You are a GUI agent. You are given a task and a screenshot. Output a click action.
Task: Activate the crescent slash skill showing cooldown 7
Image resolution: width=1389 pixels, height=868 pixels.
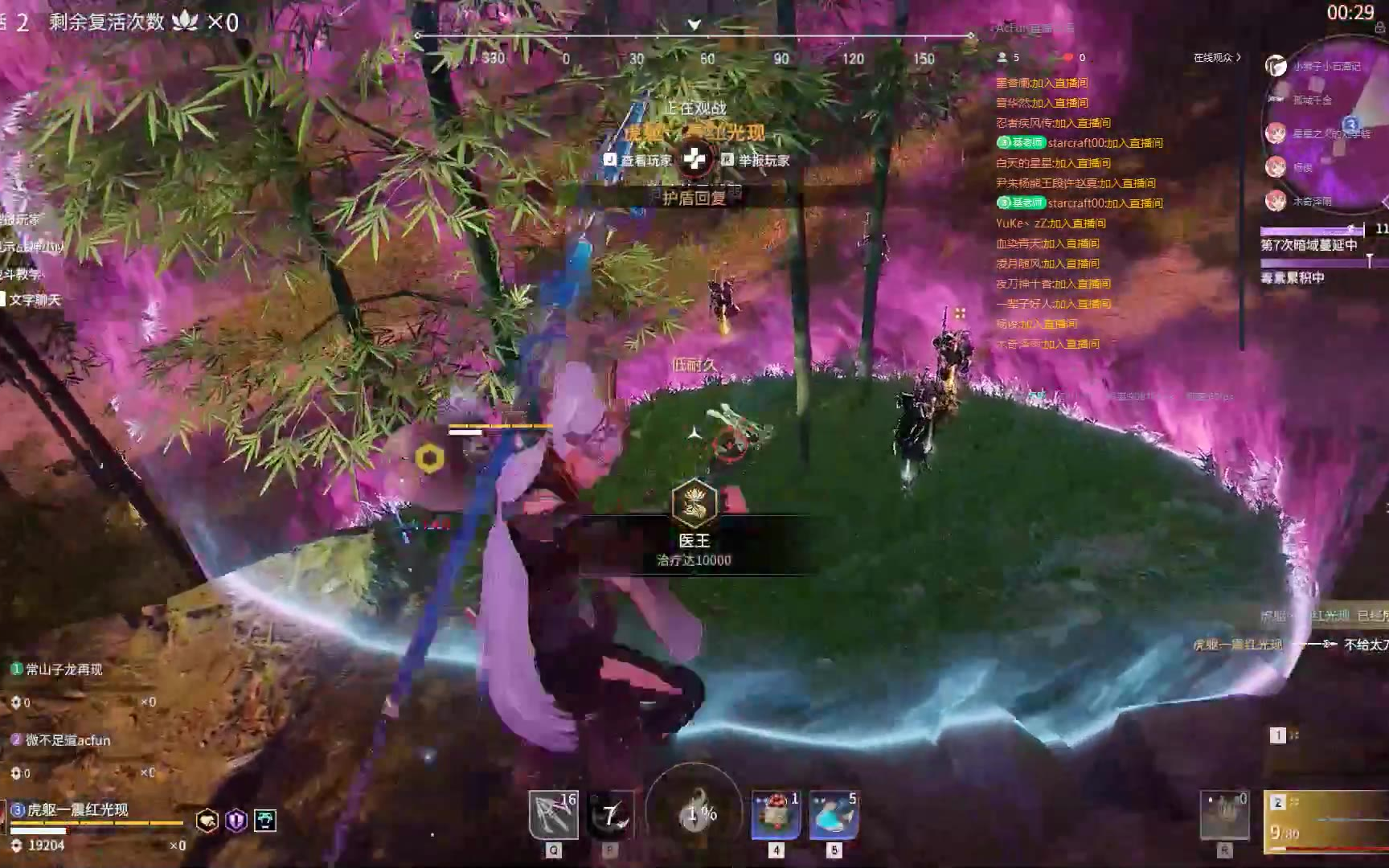[611, 815]
